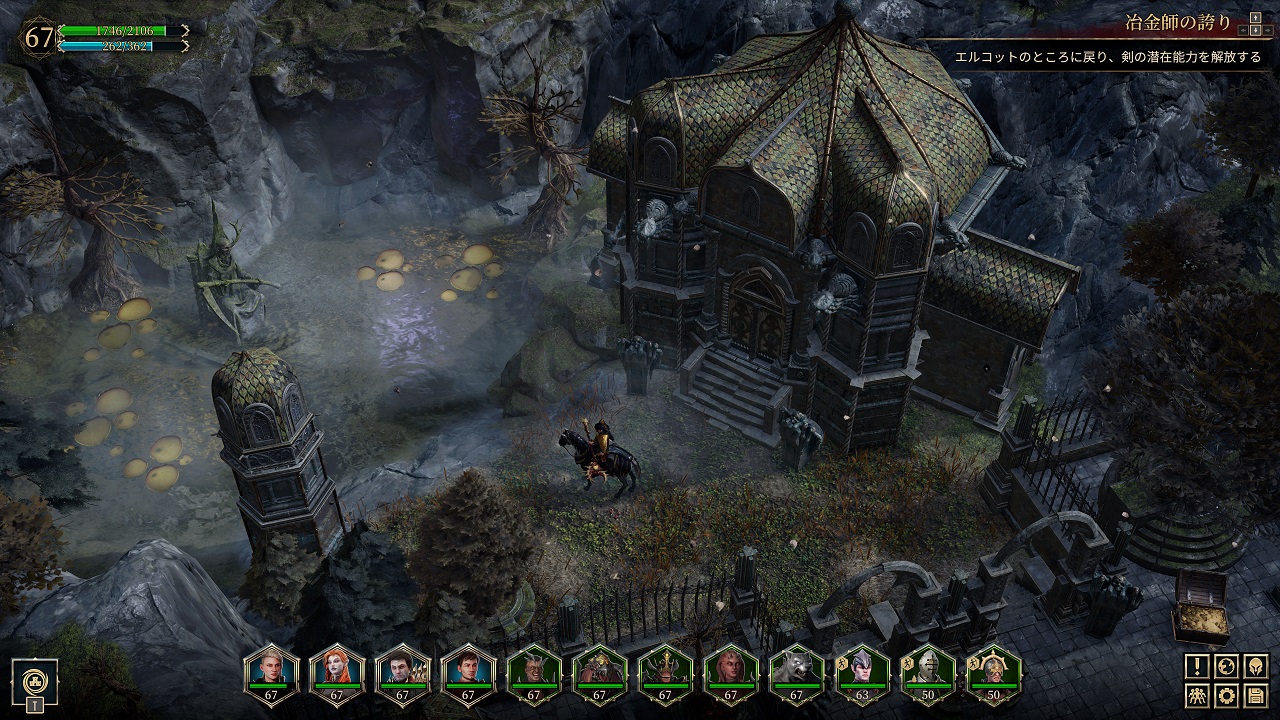Open the party members group icon
Image resolution: width=1280 pixels, height=720 pixels.
click(1198, 695)
